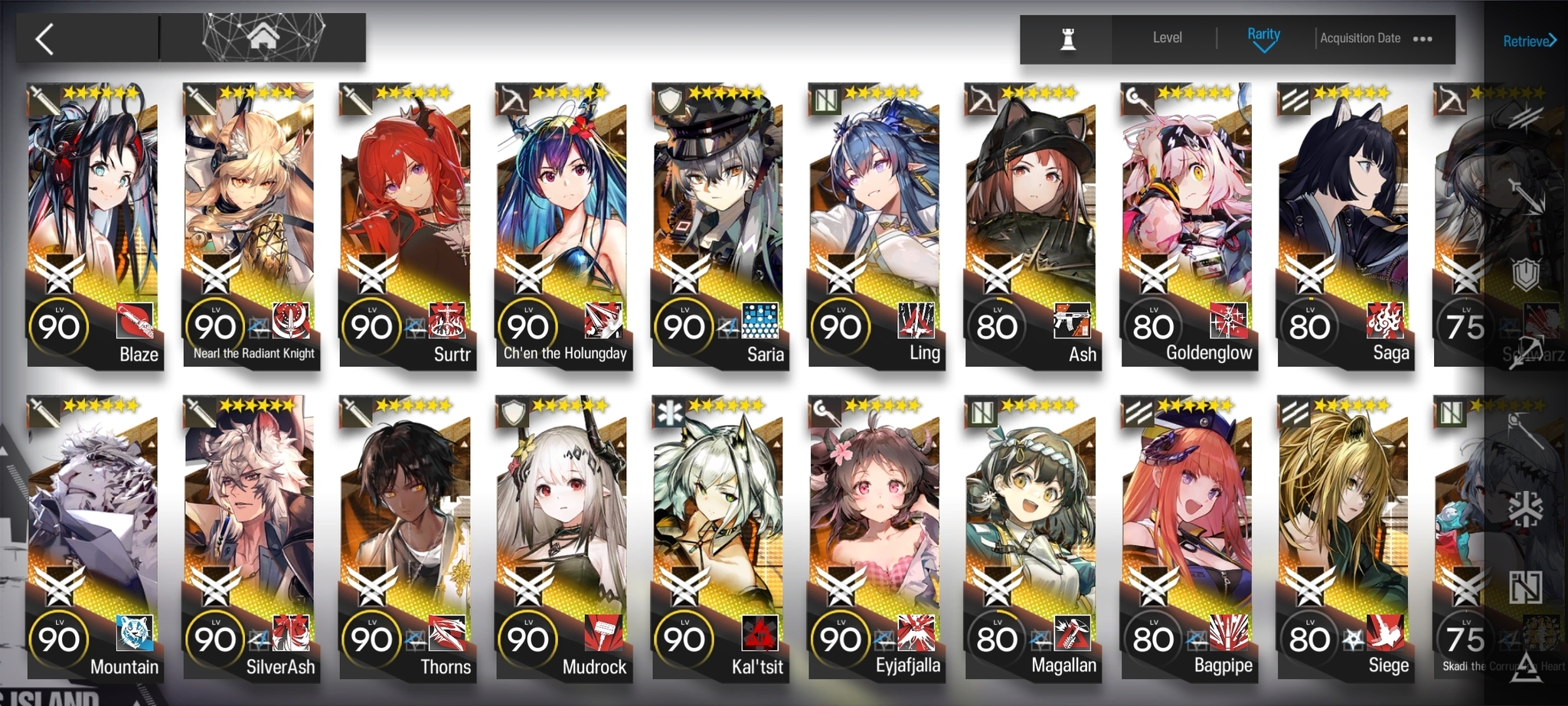This screenshot has height=706, width=1568.
Task: Open the Retrieve panel
Action: (x=1528, y=41)
